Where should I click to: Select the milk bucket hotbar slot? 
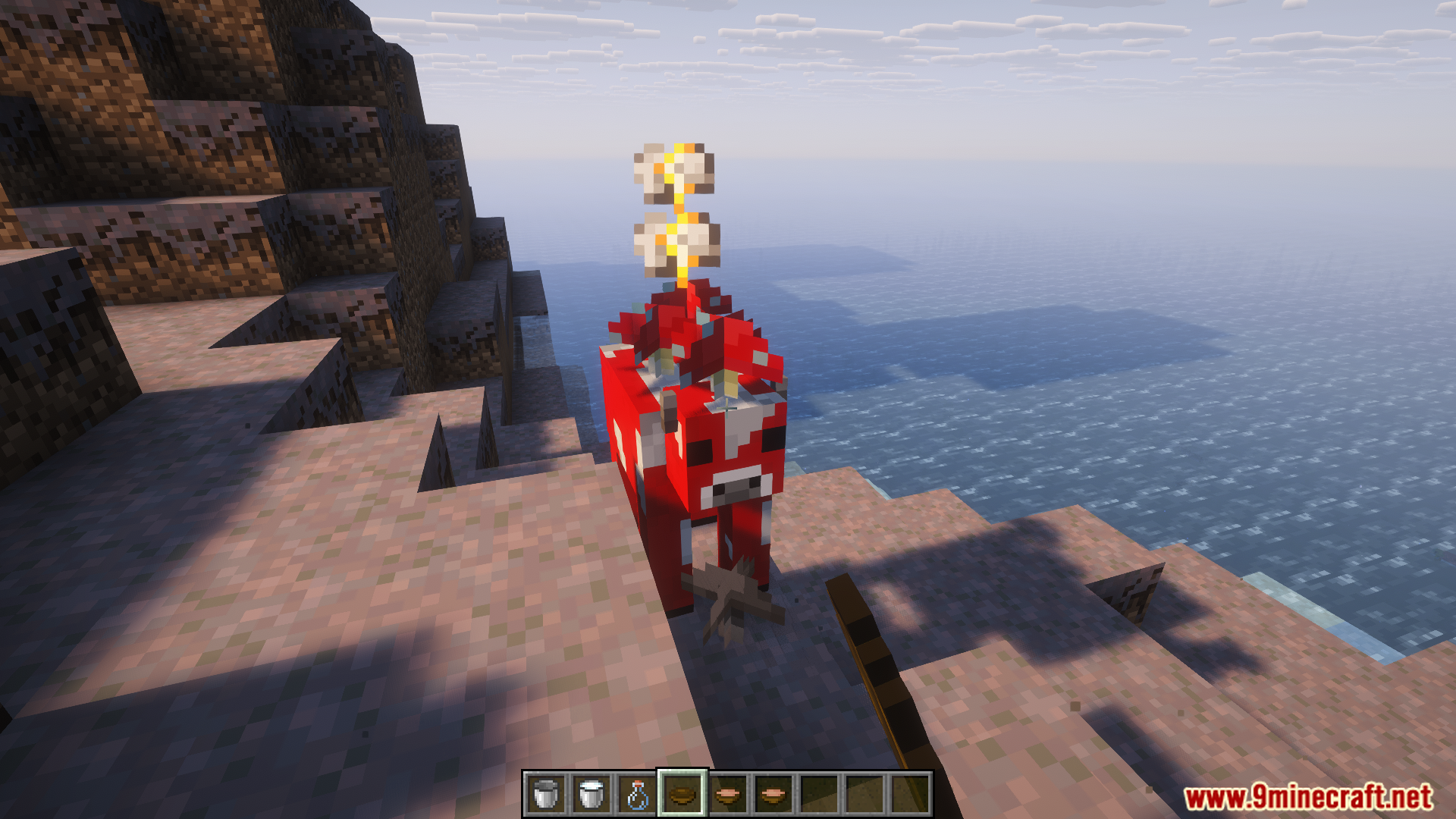tap(591, 794)
